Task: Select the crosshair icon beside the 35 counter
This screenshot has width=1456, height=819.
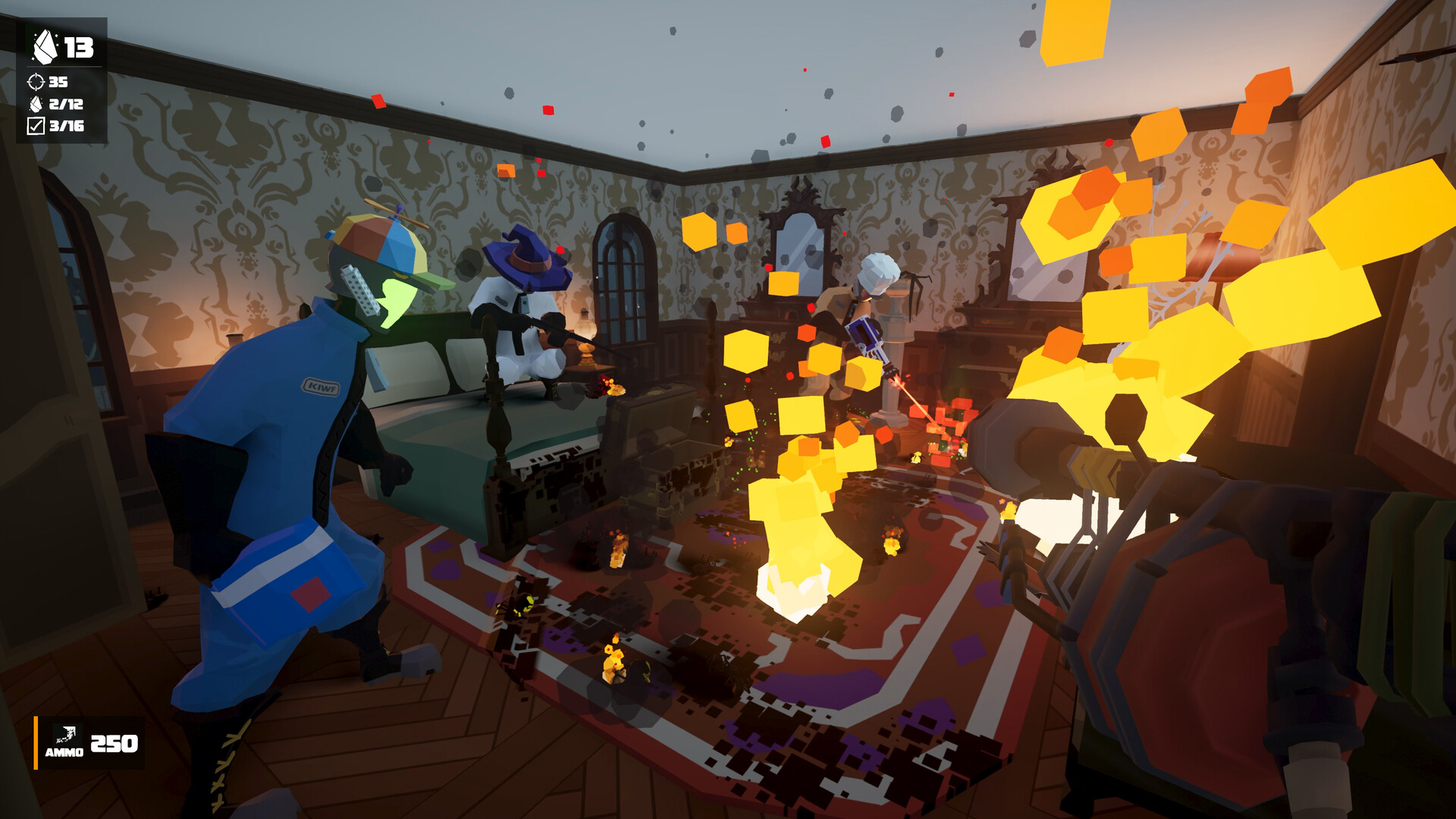Action: (35, 83)
